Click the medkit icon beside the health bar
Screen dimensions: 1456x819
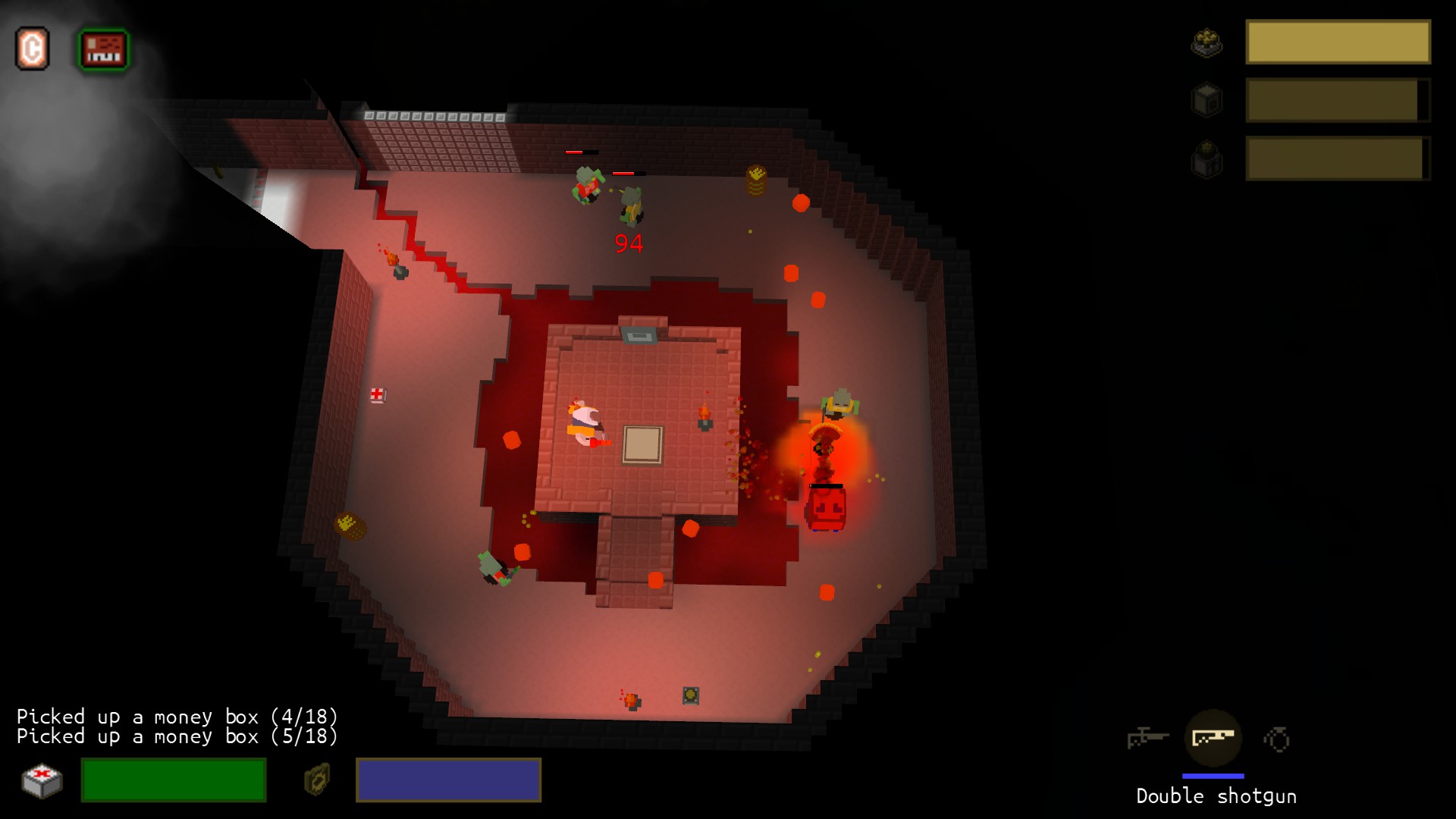[43, 780]
